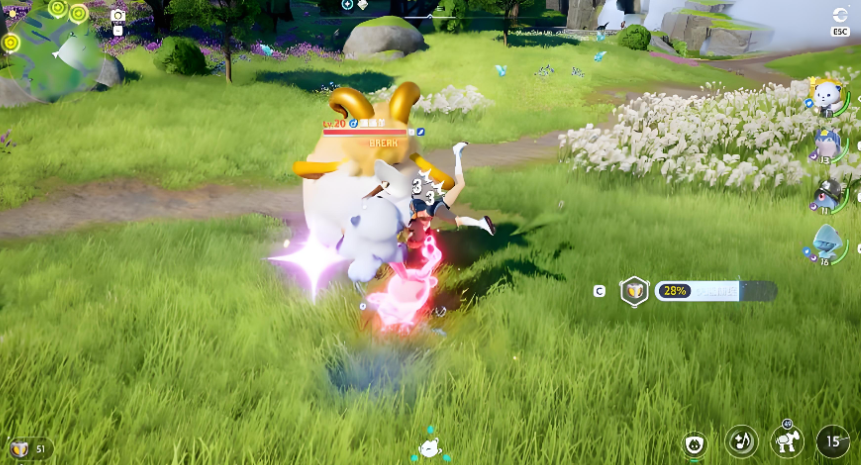The height and width of the screenshot is (465, 861).
Task: Click the pet face icon at bottom center
Action: tap(430, 448)
